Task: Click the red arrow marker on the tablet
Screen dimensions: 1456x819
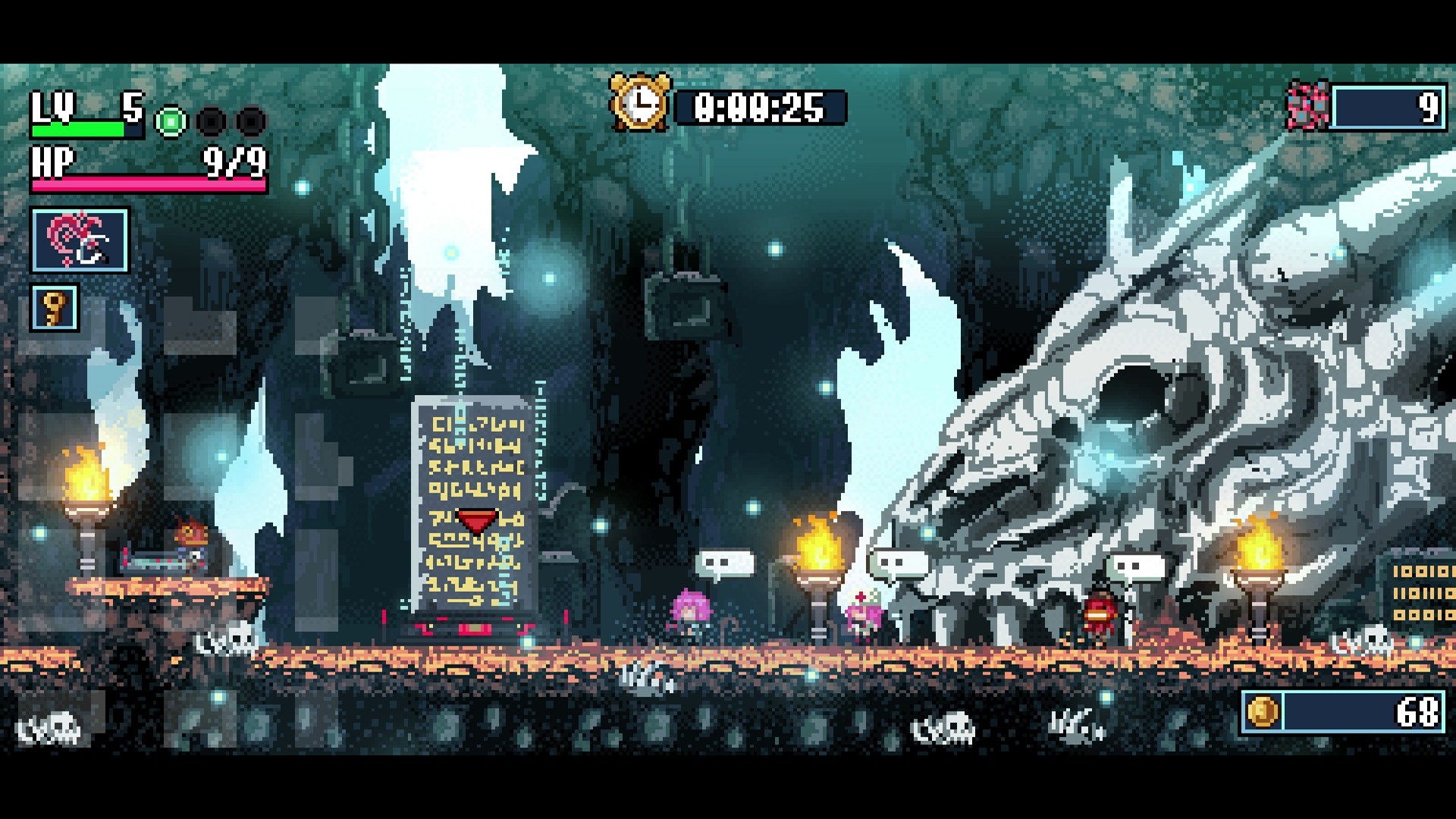Action: tap(477, 520)
